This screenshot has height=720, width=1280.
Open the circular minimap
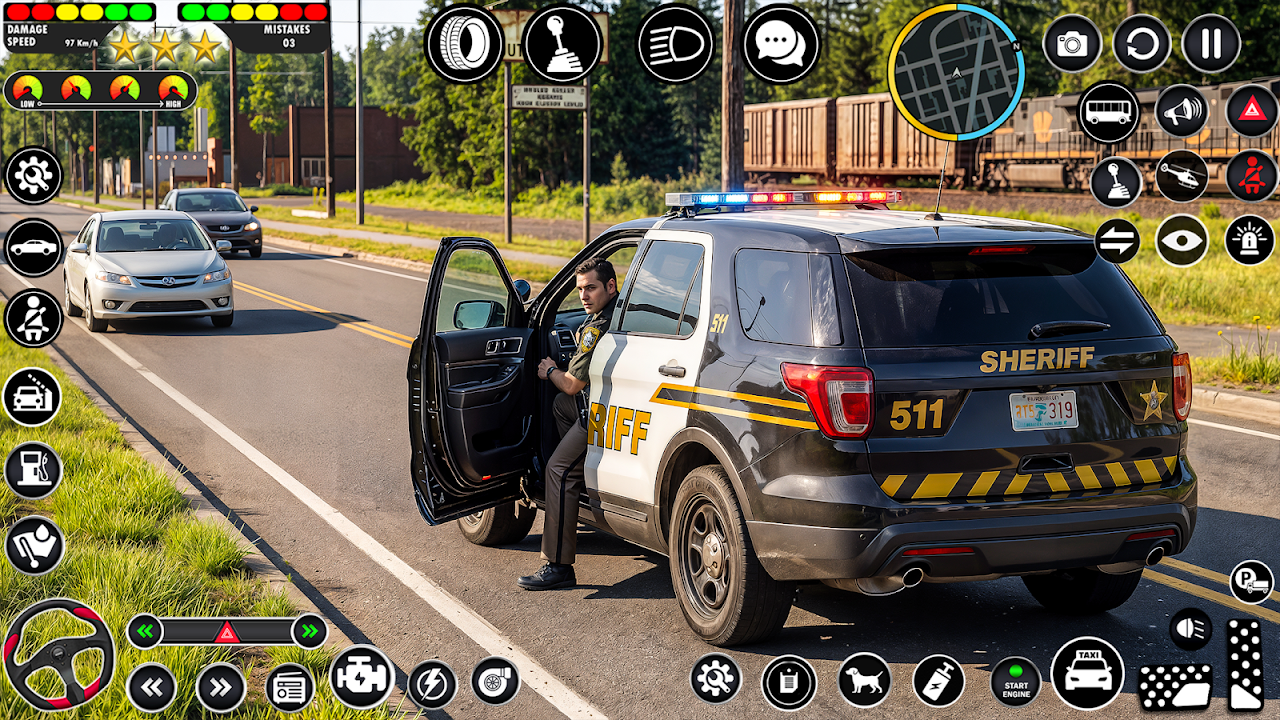(955, 72)
